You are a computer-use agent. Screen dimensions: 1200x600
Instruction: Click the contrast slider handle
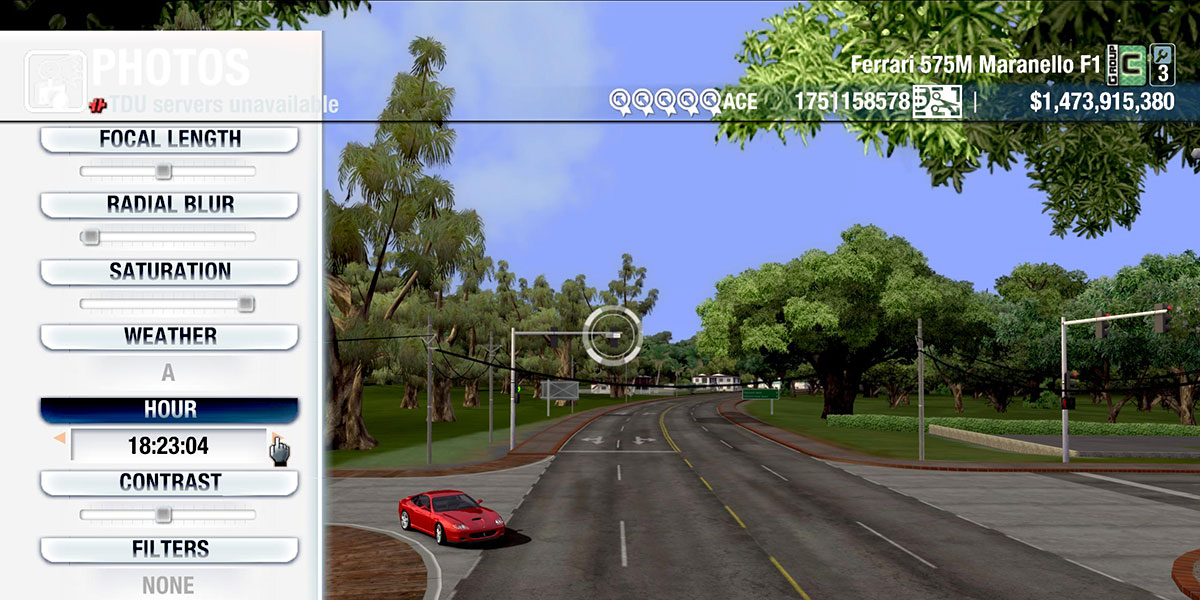click(163, 515)
